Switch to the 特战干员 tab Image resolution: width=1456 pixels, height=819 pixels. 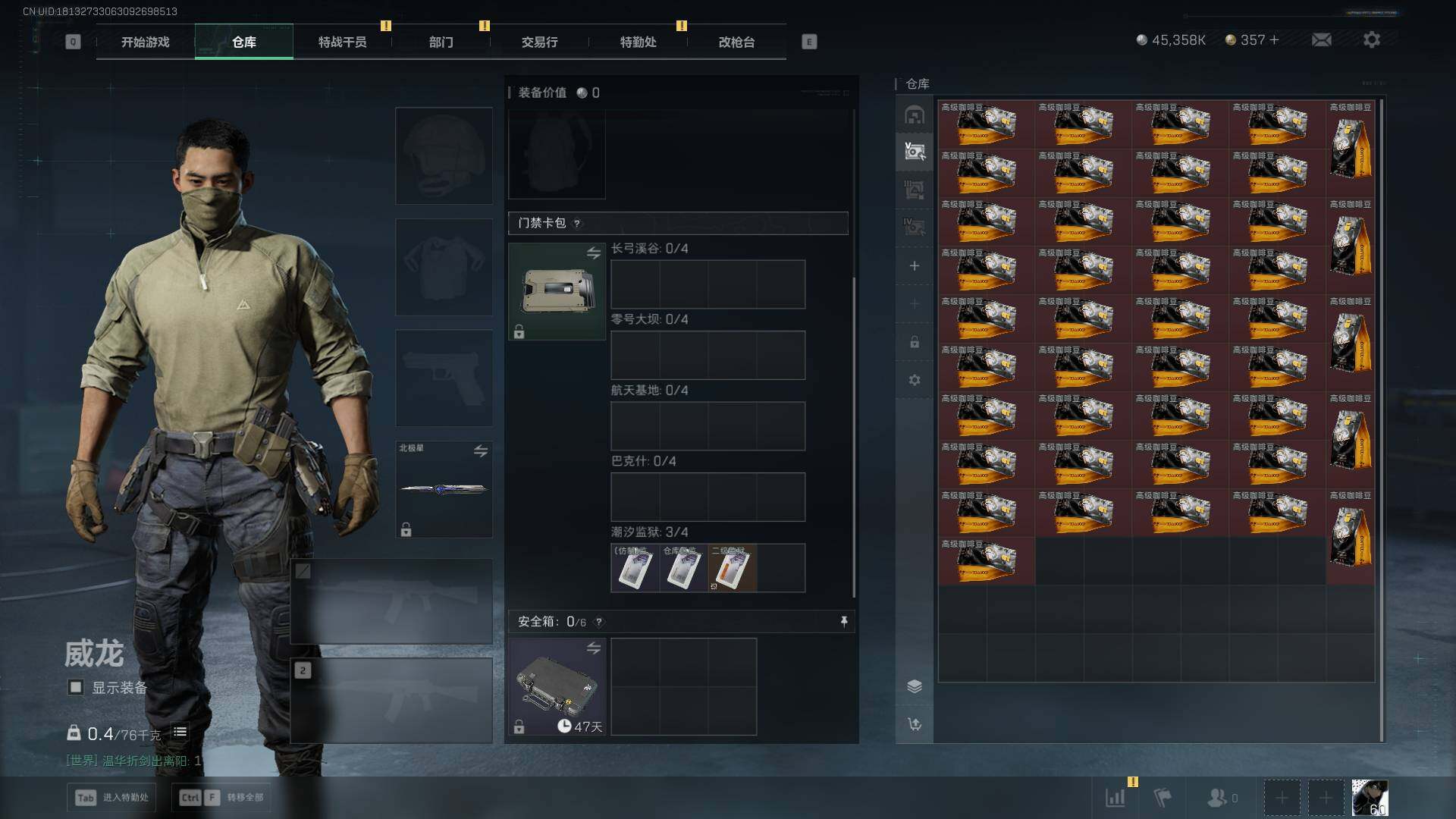[x=342, y=42]
